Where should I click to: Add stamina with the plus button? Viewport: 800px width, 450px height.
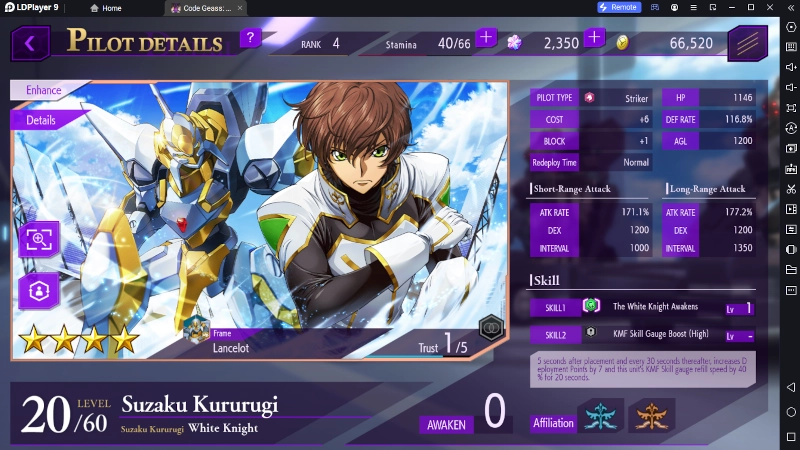click(486, 39)
